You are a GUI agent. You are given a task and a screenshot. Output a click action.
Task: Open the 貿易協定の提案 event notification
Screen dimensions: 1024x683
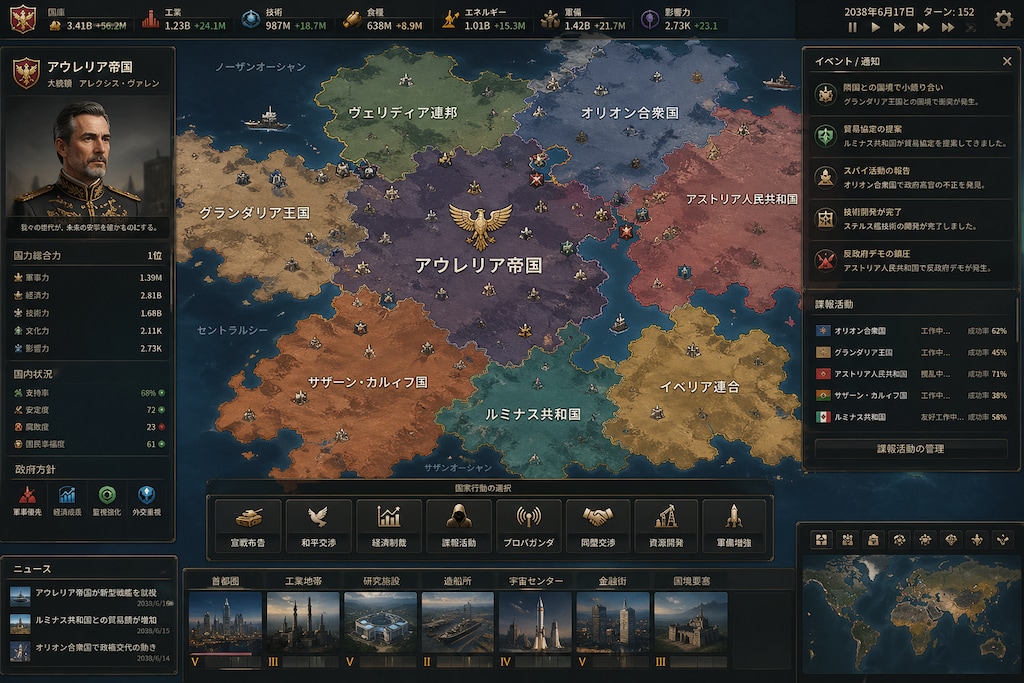(x=908, y=136)
